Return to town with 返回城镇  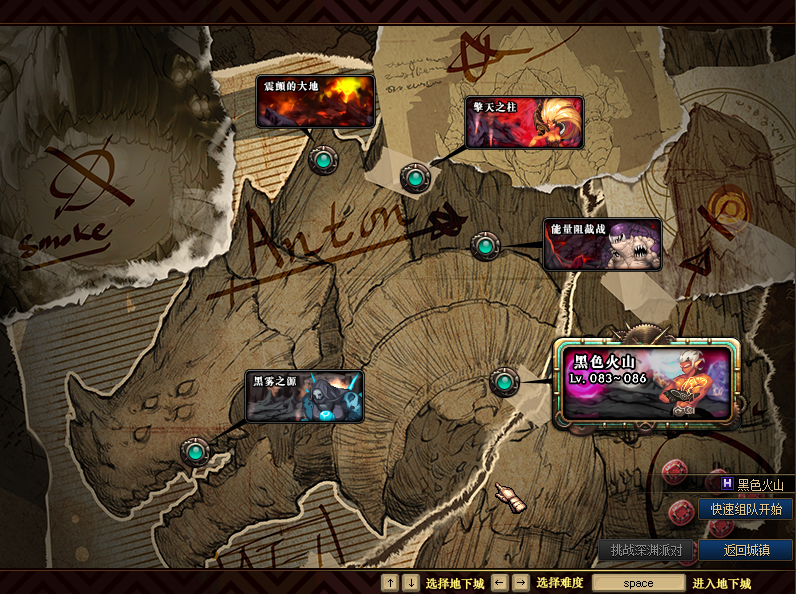coord(745,550)
